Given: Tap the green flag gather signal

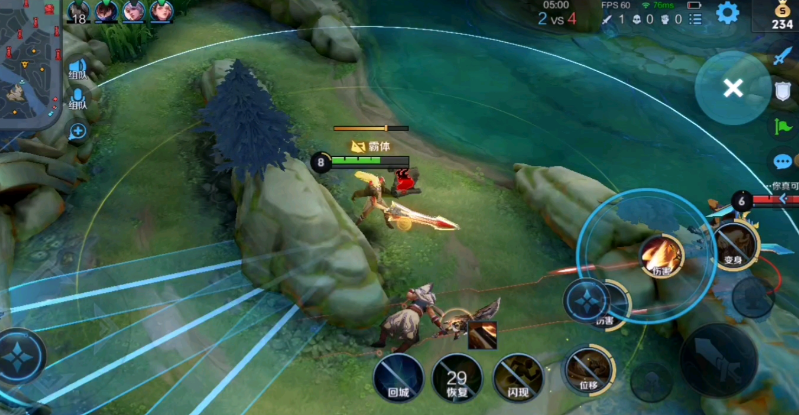Looking at the screenshot, I should [x=783, y=127].
